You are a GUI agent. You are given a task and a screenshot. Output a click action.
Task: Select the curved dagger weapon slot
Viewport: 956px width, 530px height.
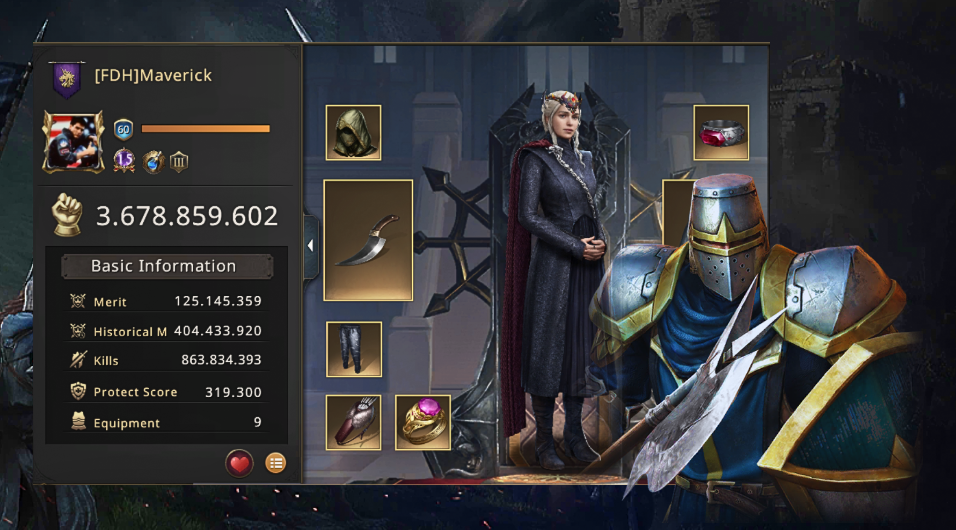click(368, 240)
